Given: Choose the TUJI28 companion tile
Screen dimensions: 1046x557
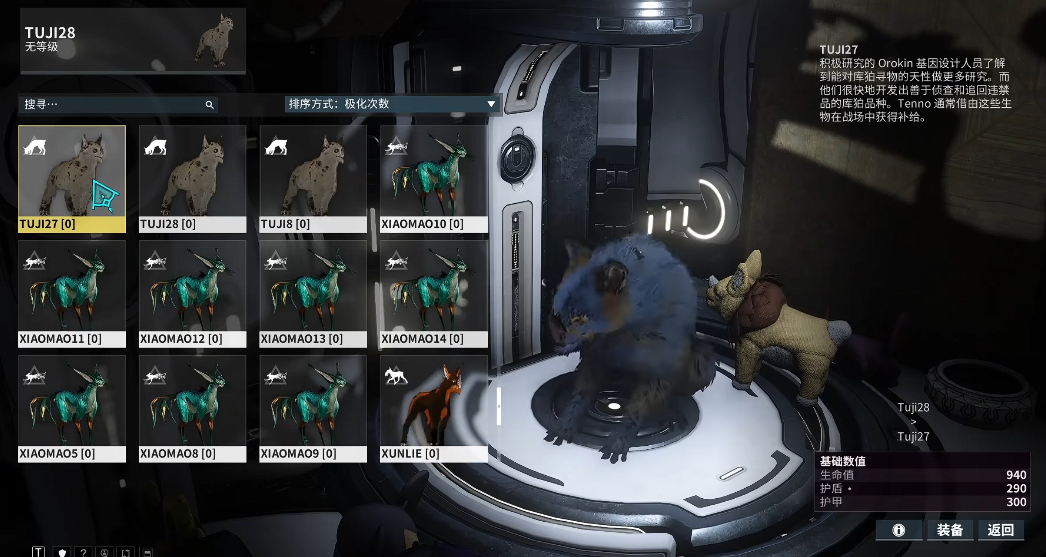Looking at the screenshot, I should tap(193, 178).
